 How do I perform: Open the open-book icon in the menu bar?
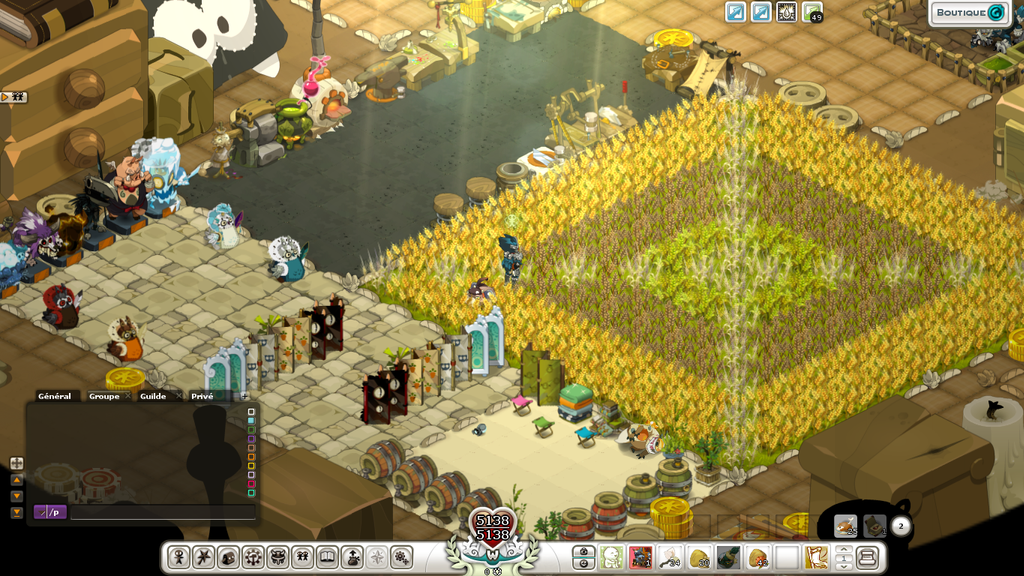[x=328, y=557]
